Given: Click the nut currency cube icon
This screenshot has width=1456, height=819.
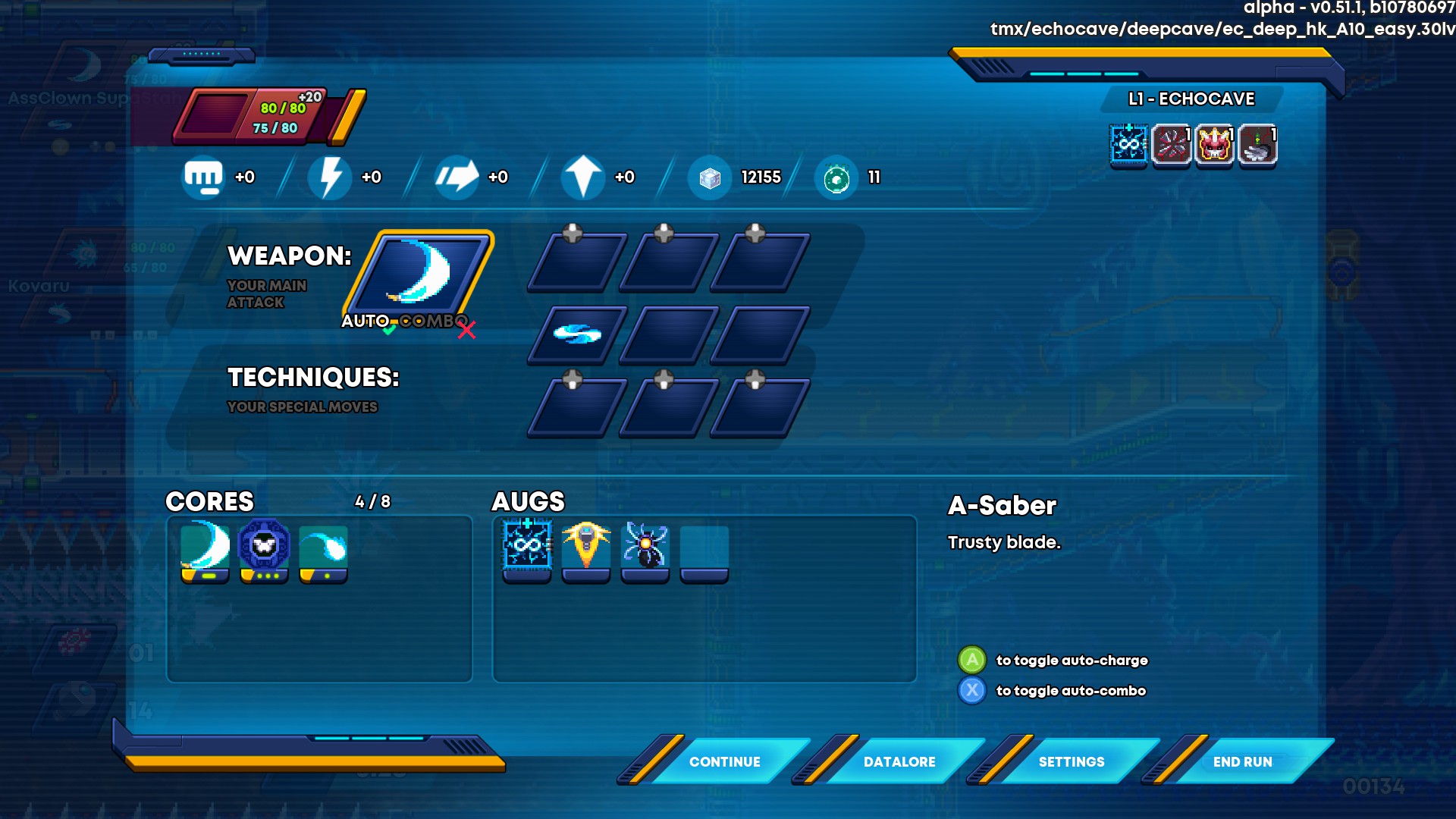Looking at the screenshot, I should (710, 177).
